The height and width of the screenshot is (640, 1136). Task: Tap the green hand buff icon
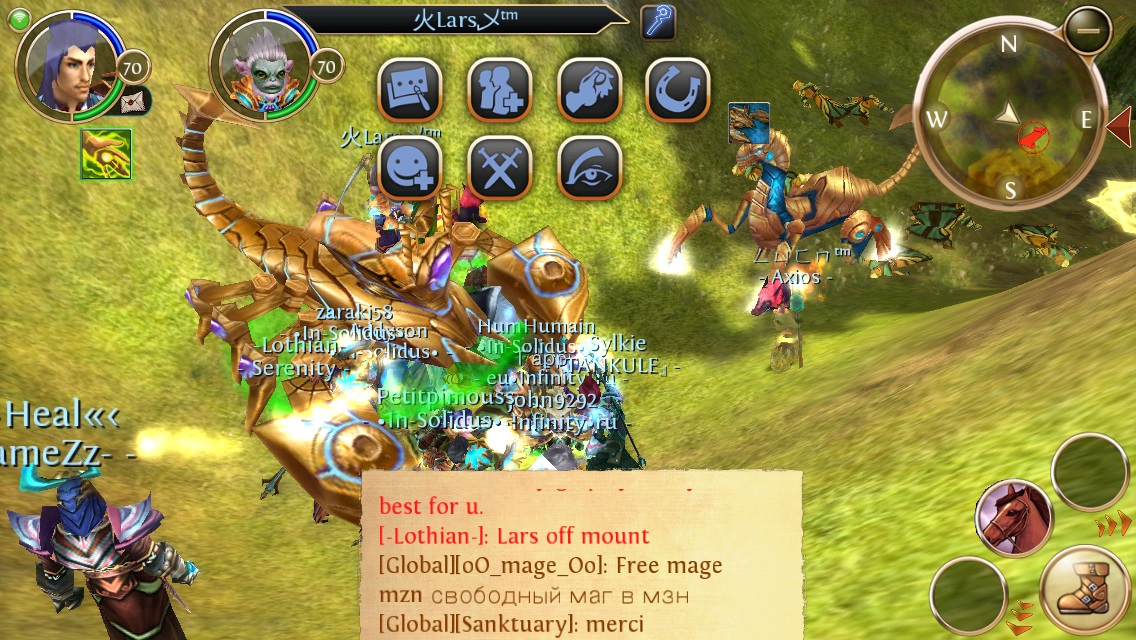[x=106, y=155]
